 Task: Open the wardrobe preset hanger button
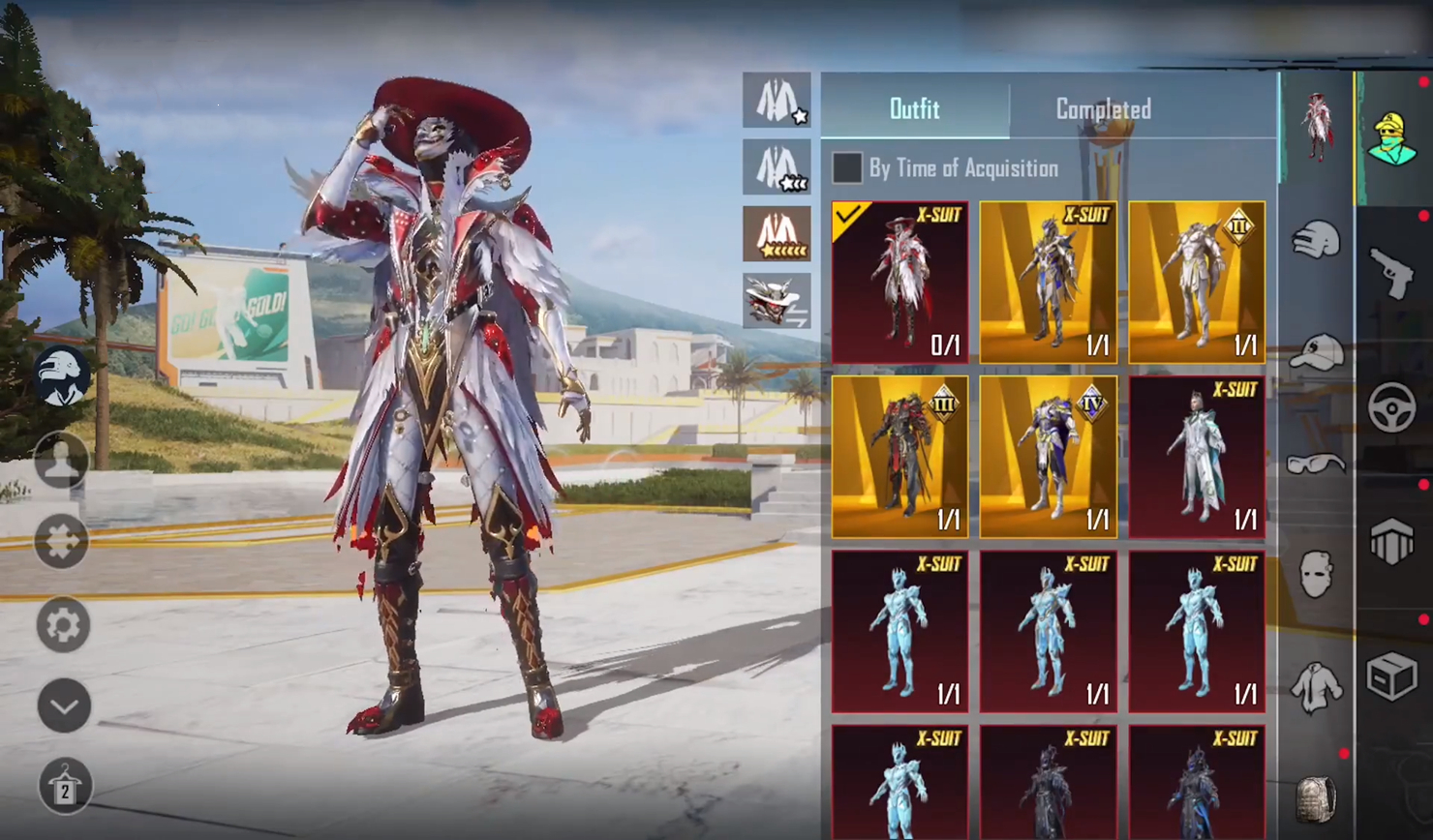pos(65,786)
